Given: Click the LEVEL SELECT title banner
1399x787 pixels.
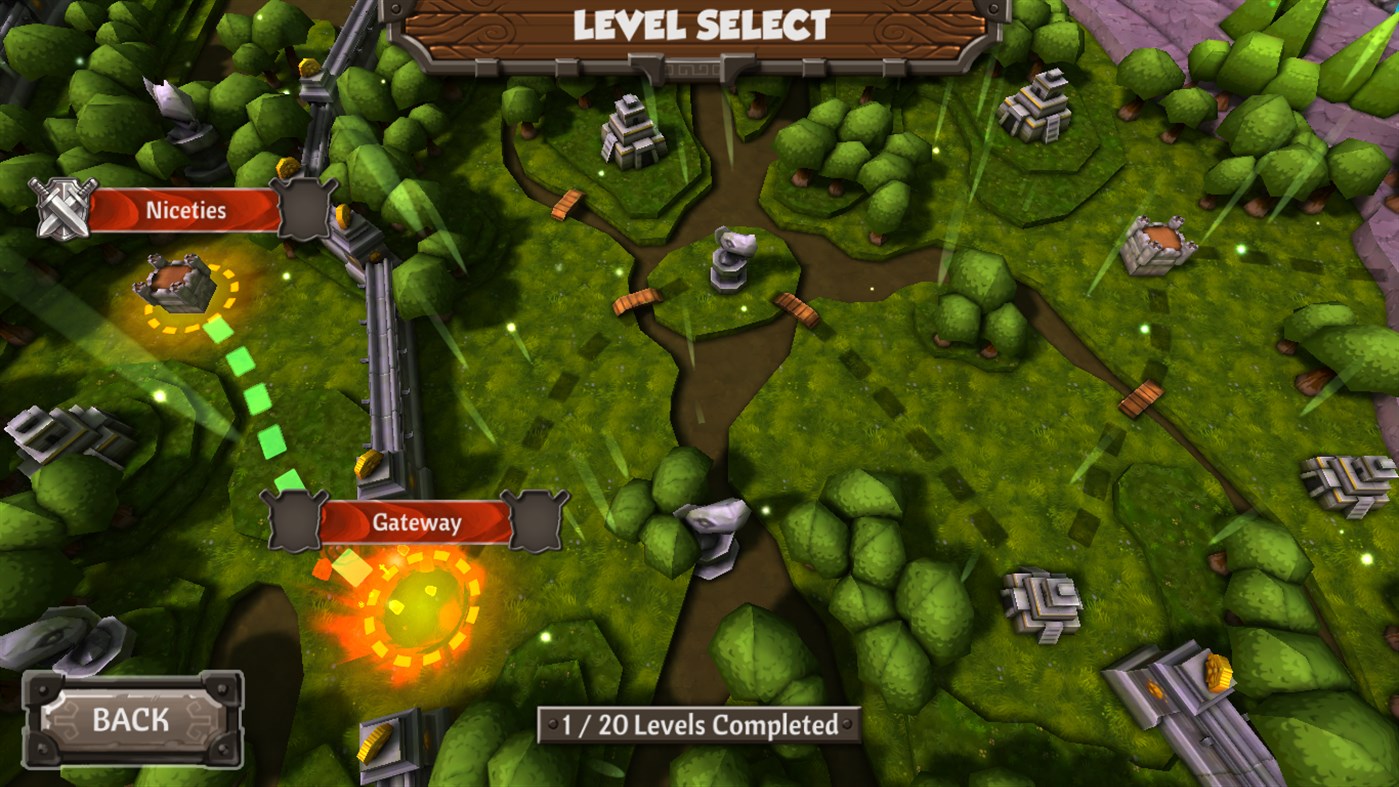Looking at the screenshot, I should point(699,27).
